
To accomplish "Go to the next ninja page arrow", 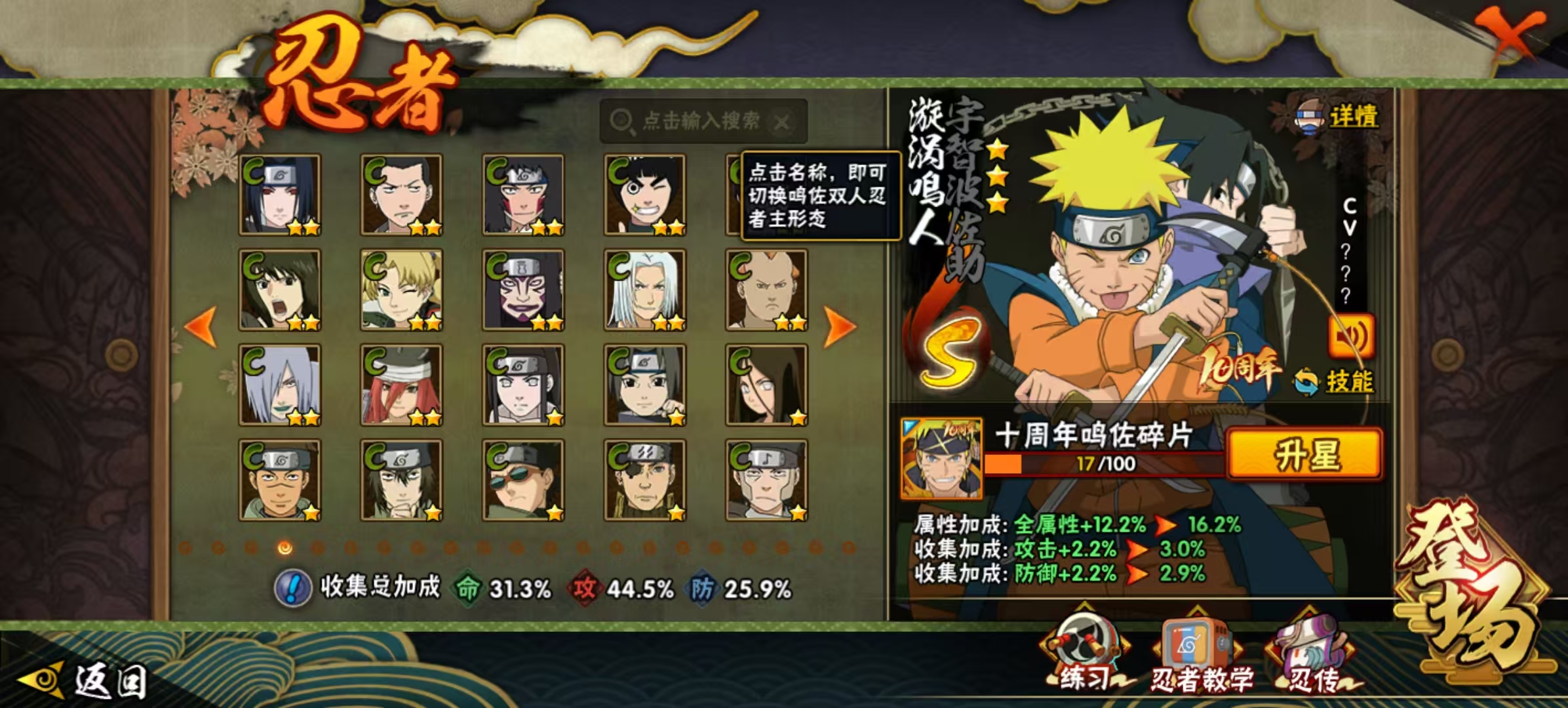I will (x=840, y=326).
